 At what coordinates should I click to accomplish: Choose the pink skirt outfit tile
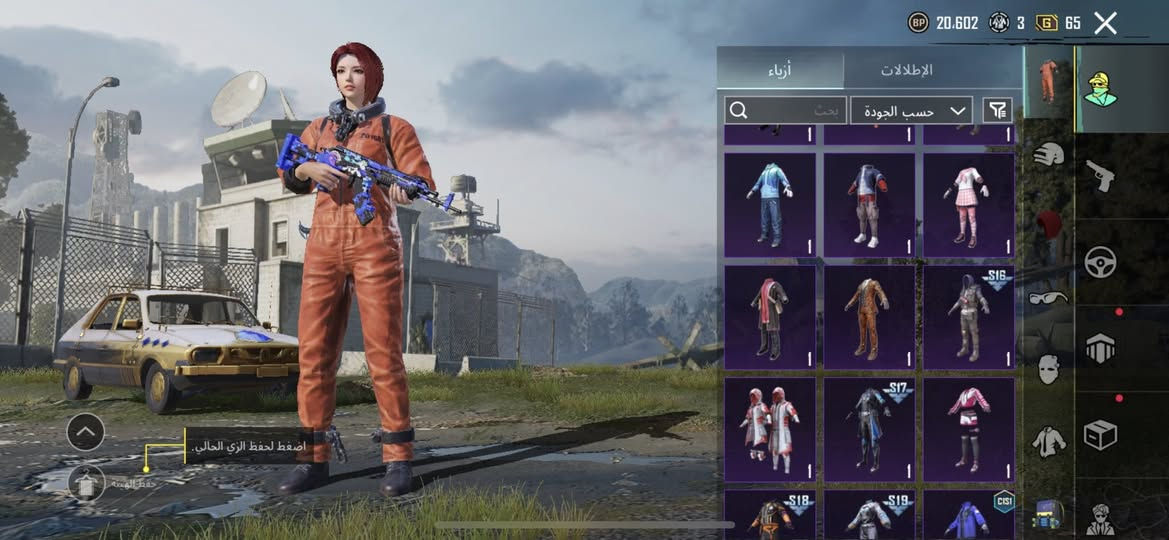968,205
